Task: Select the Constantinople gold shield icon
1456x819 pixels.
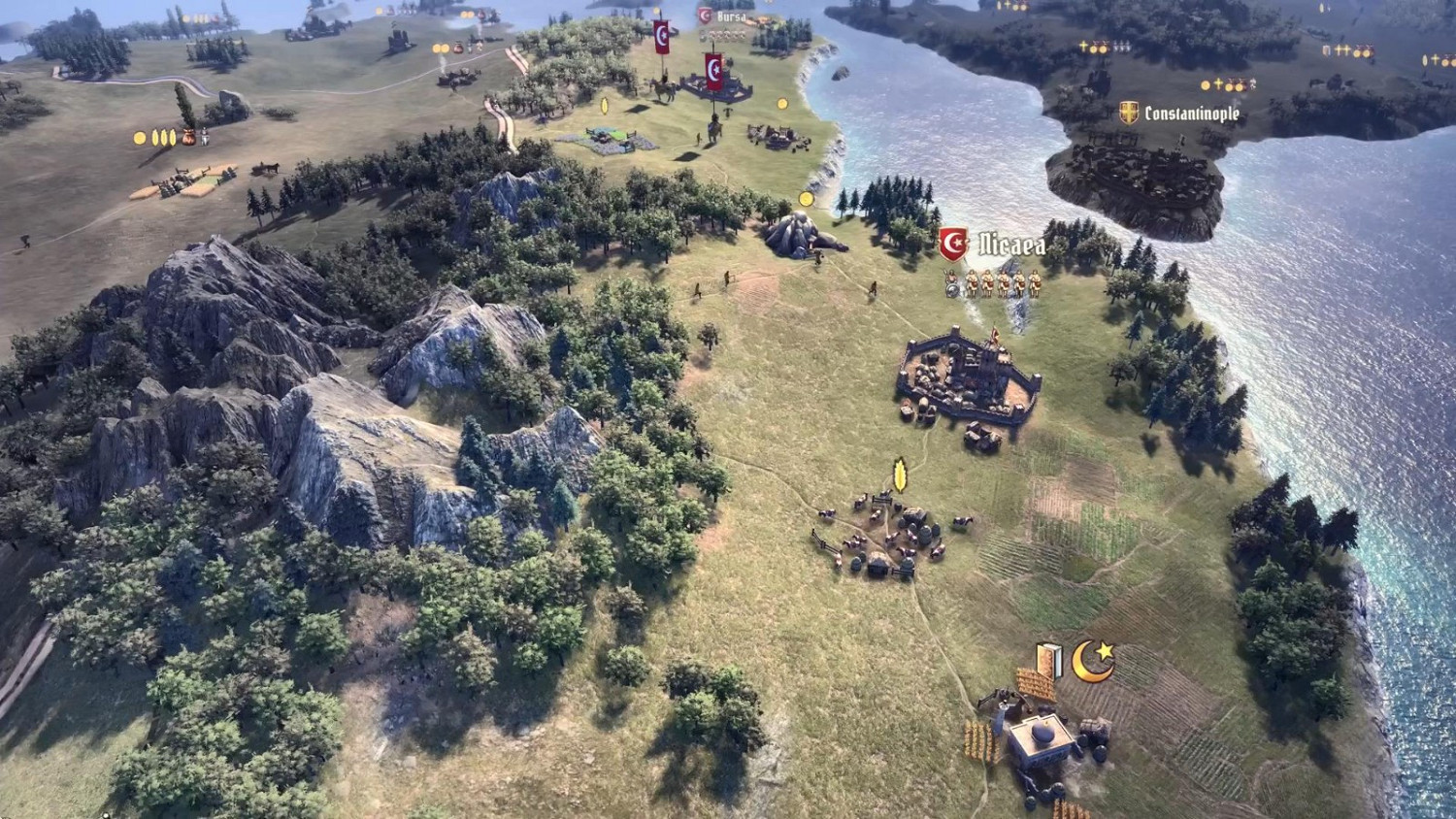Action: click(x=1129, y=113)
